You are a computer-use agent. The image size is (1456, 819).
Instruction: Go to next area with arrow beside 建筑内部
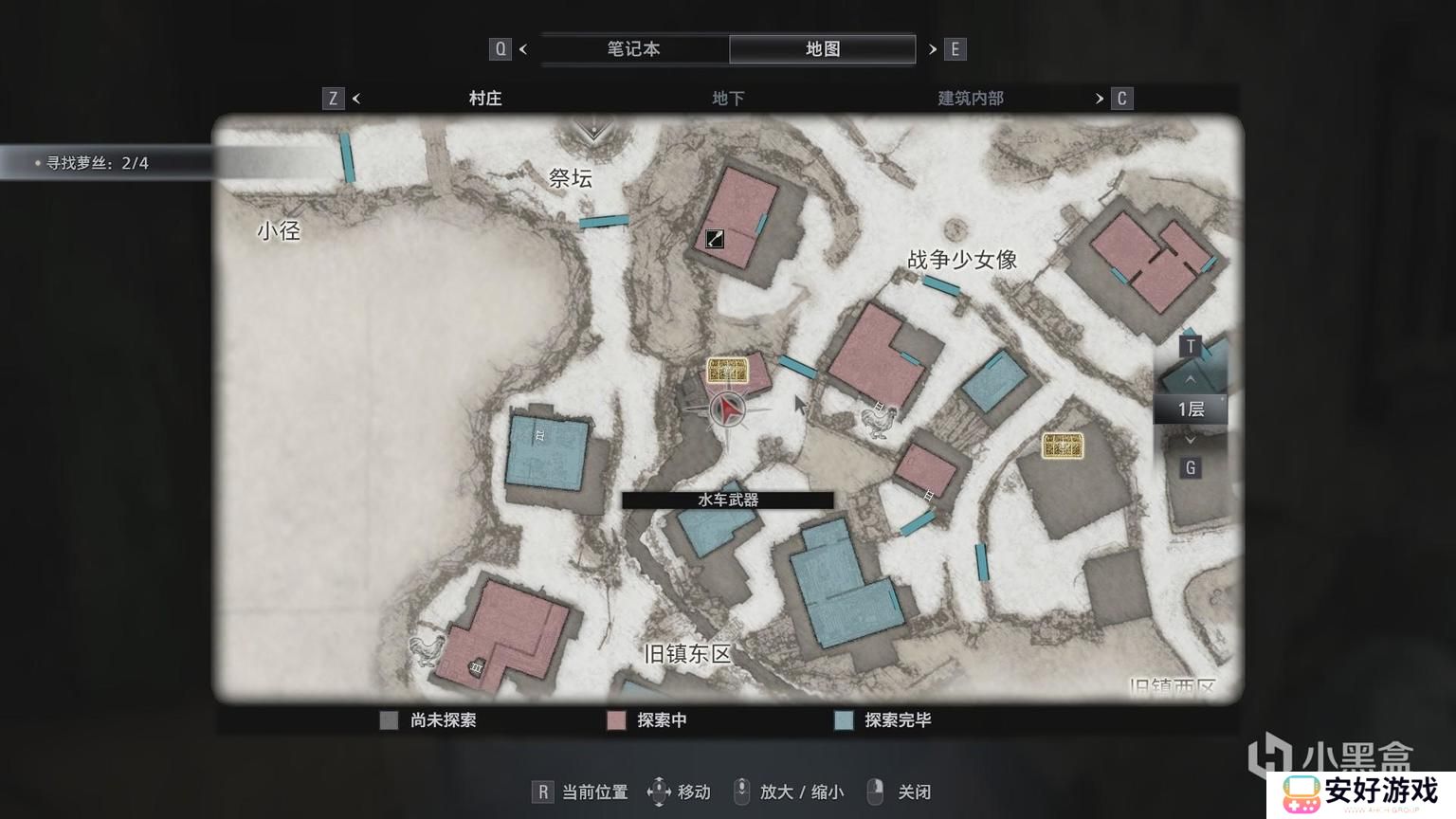click(1100, 99)
